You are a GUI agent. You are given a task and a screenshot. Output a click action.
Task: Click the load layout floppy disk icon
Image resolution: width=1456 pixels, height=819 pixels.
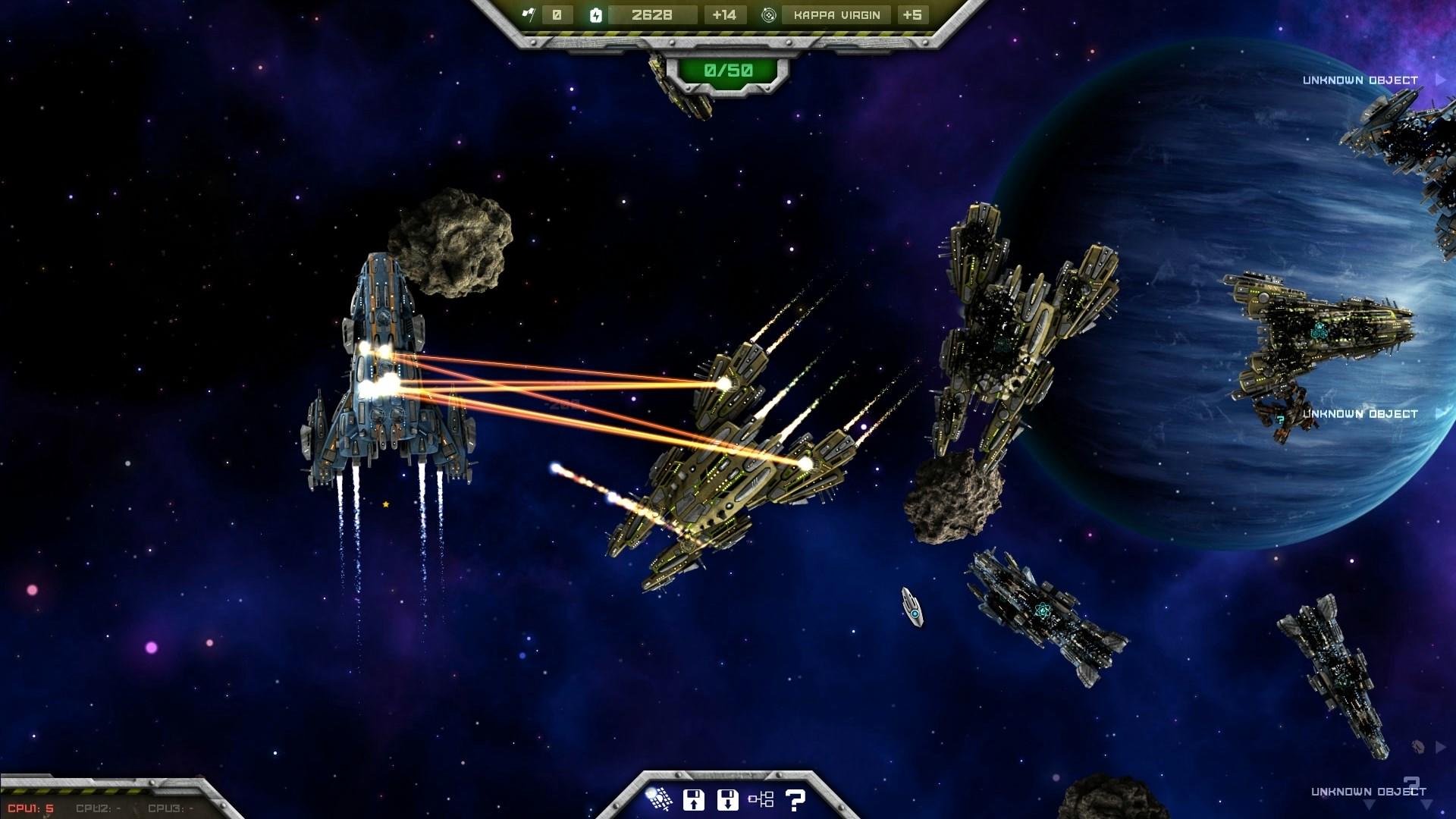click(726, 799)
